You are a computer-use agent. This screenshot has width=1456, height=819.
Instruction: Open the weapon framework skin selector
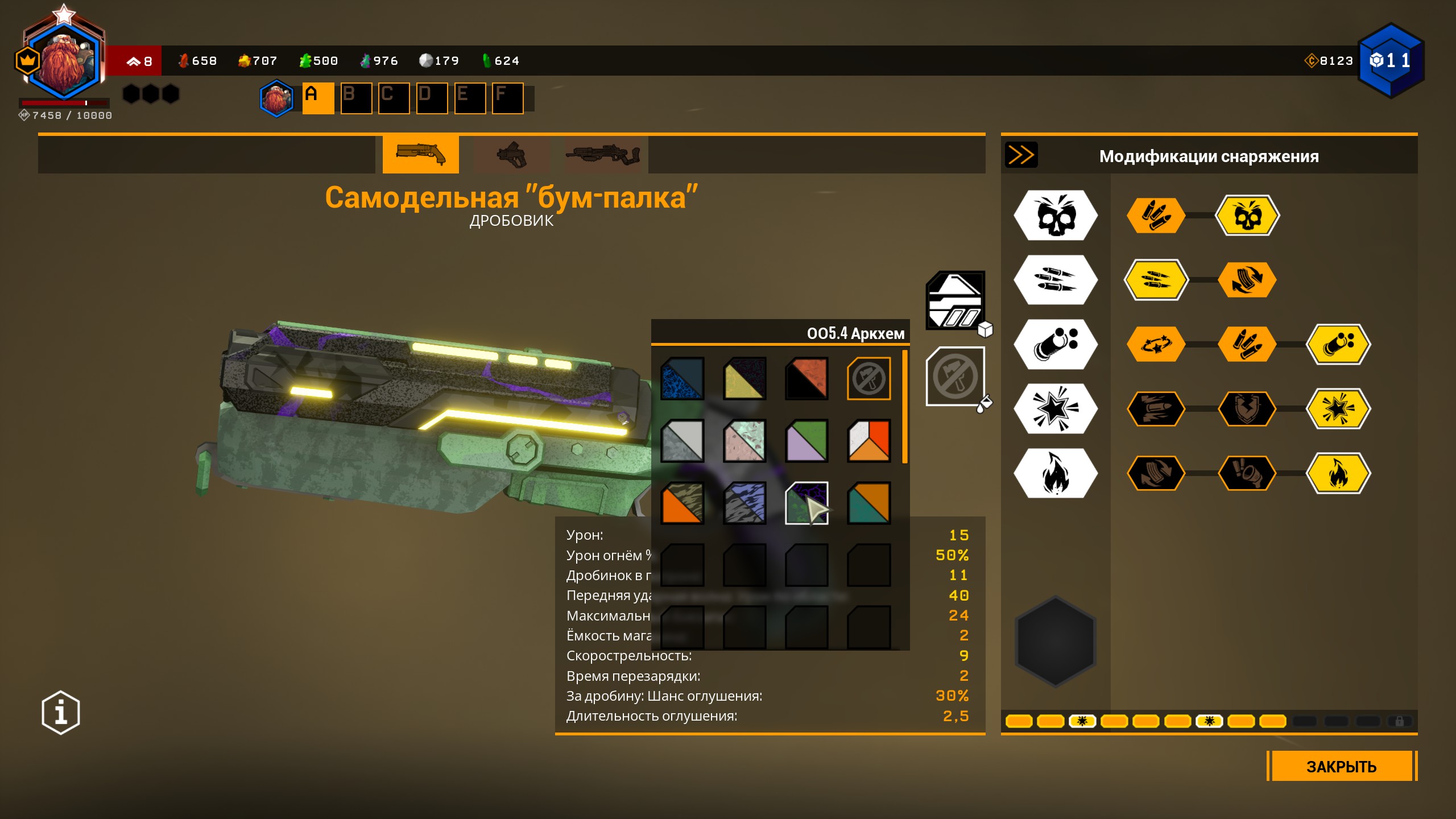955,300
